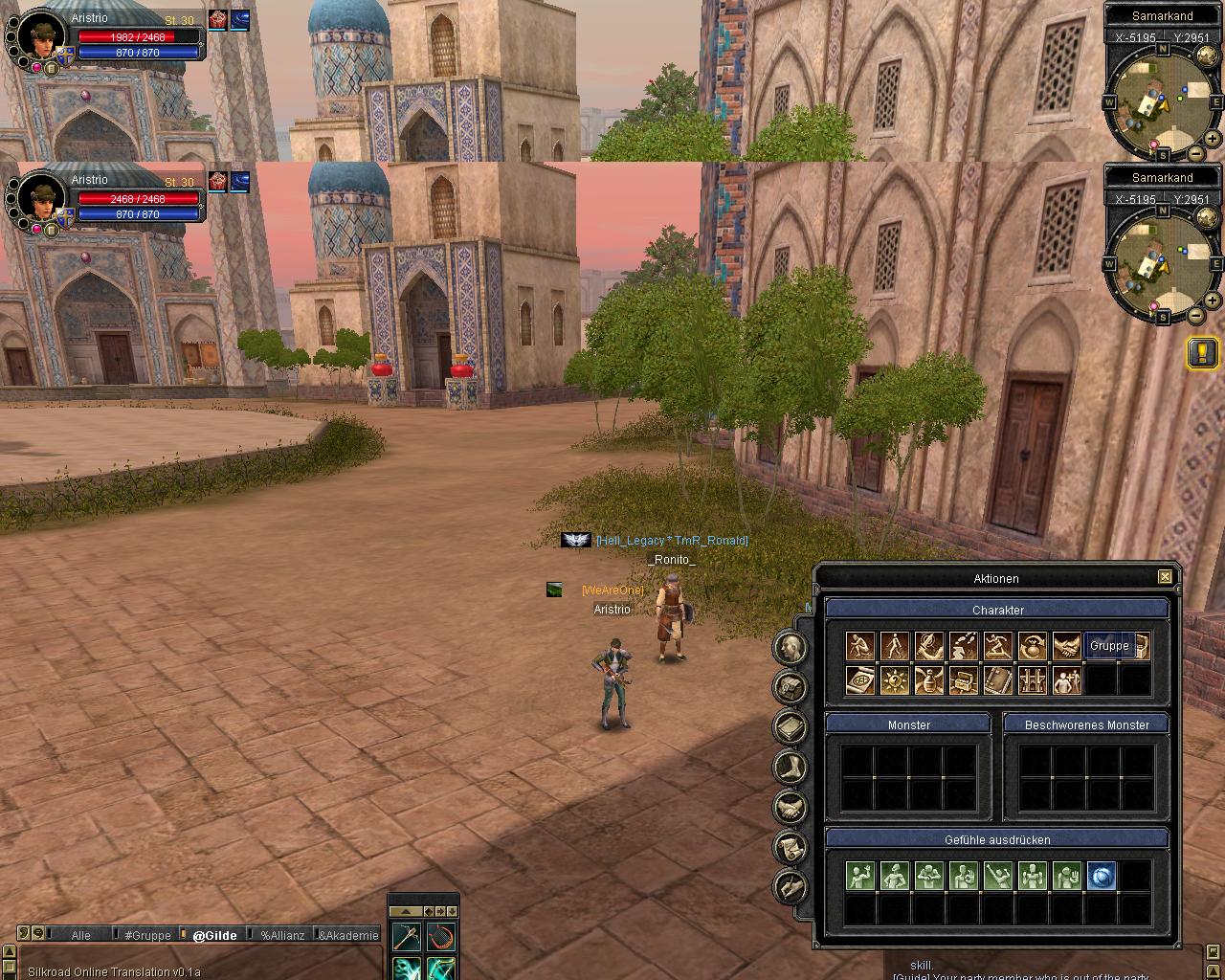Click the treasure chest action icon
The width and height of the screenshot is (1225, 980).
tap(963, 680)
